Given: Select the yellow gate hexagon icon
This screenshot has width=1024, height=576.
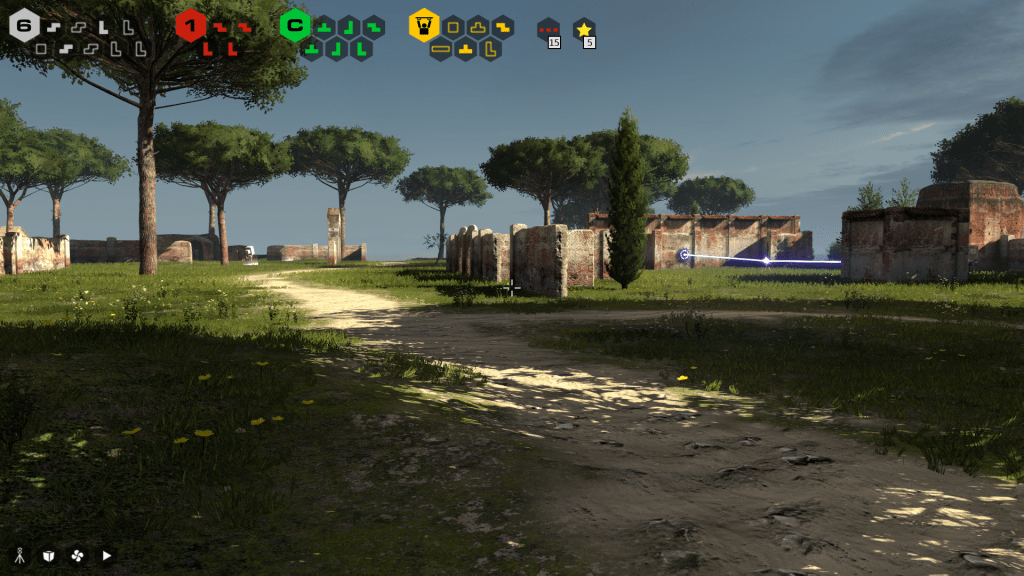Looking at the screenshot, I should click(424, 25).
